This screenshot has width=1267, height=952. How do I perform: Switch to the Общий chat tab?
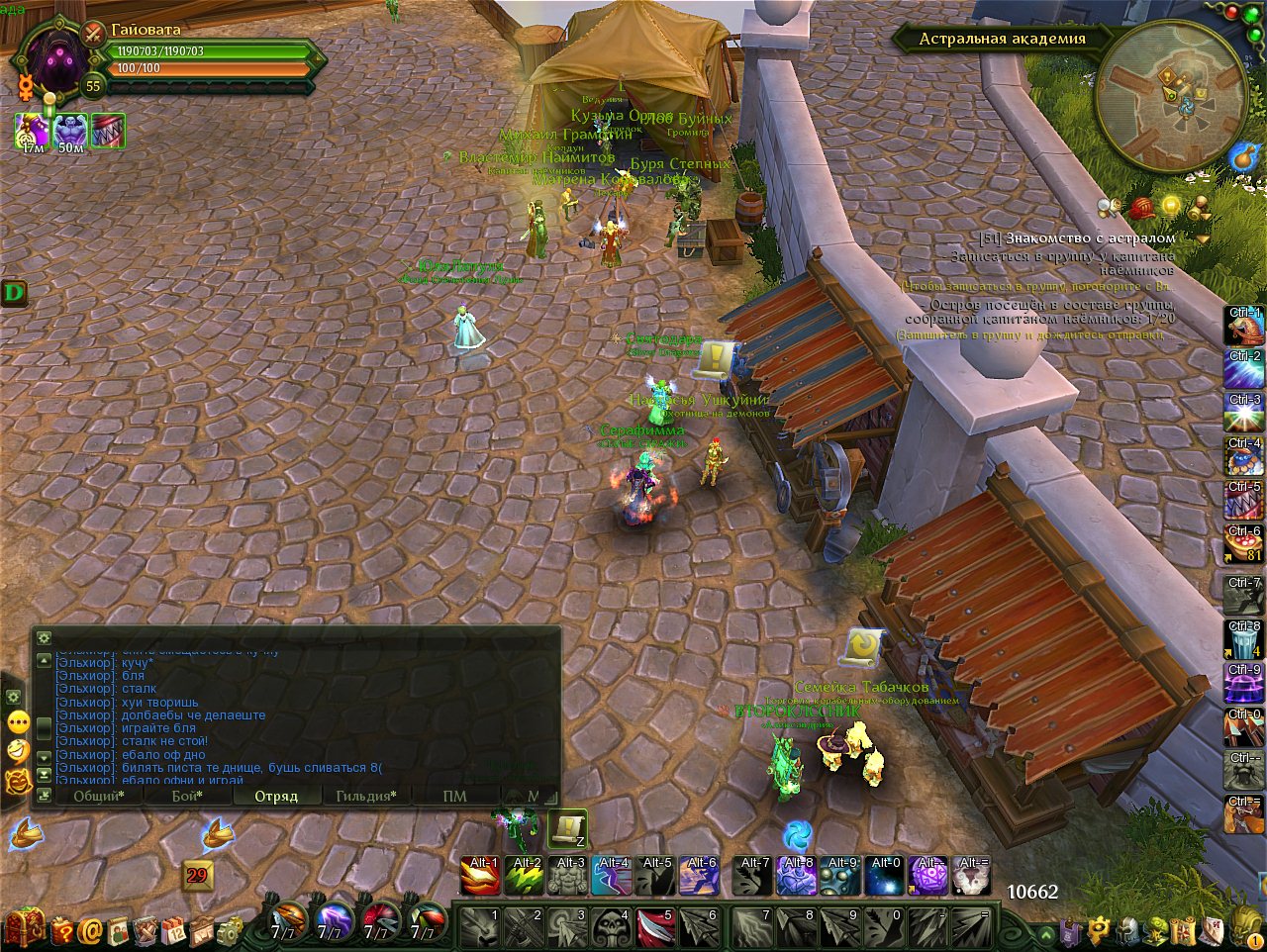pos(98,796)
